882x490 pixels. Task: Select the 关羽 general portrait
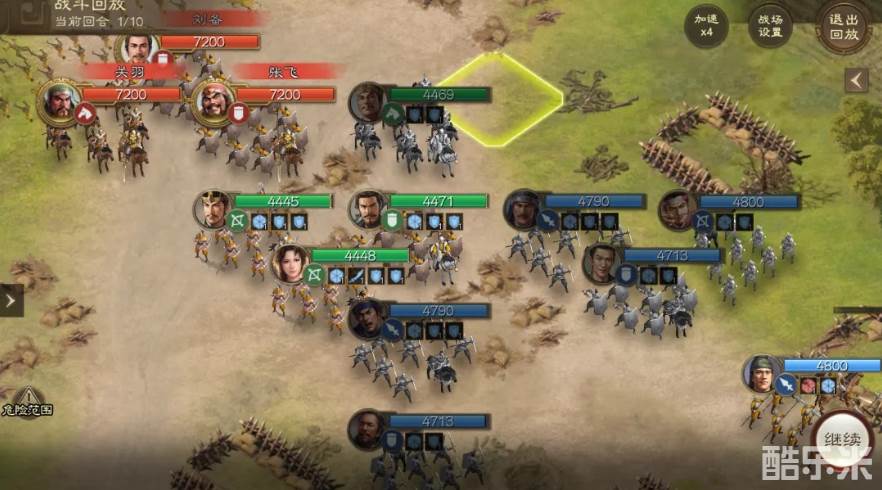point(61,101)
